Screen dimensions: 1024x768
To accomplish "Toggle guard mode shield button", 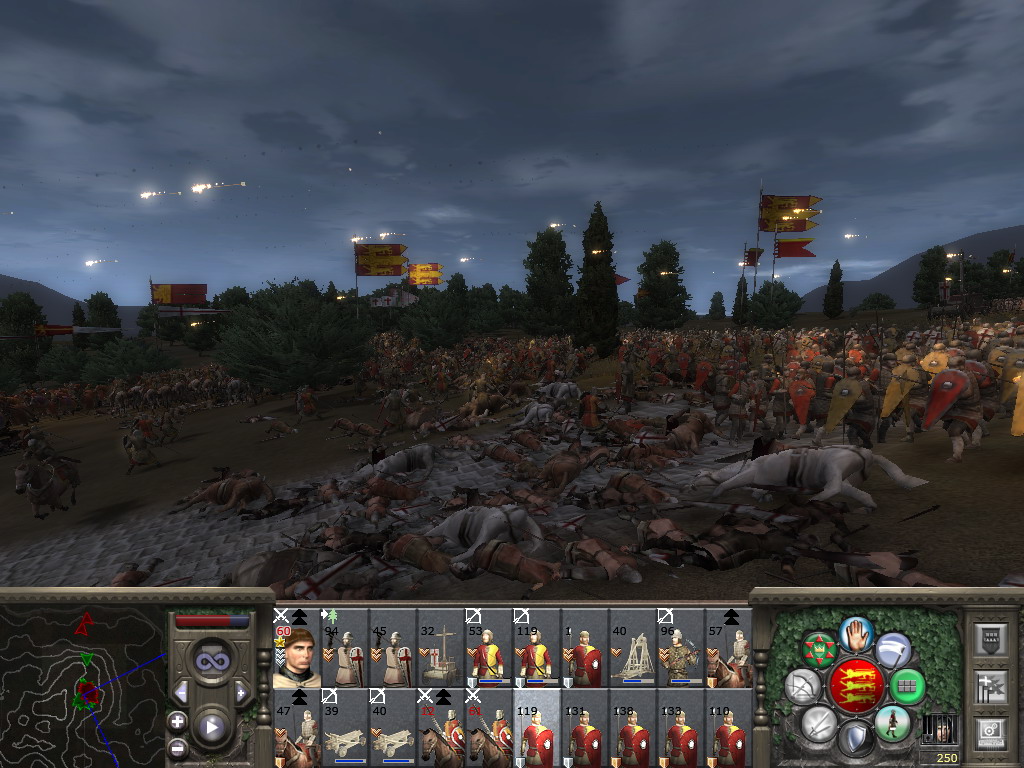I will pyautogui.click(x=855, y=738).
